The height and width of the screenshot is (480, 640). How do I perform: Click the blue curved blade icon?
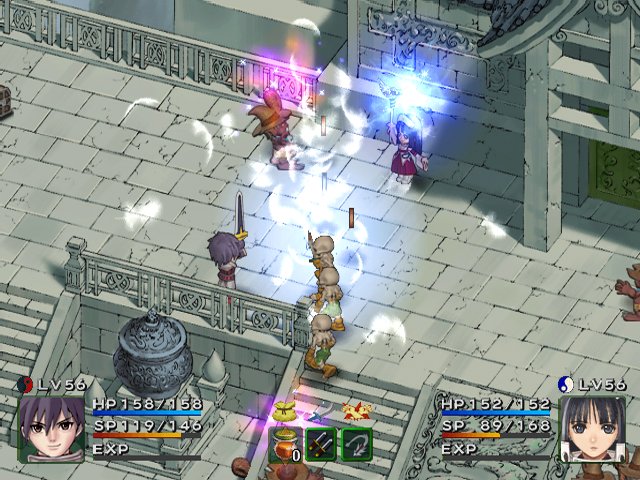pos(319,413)
